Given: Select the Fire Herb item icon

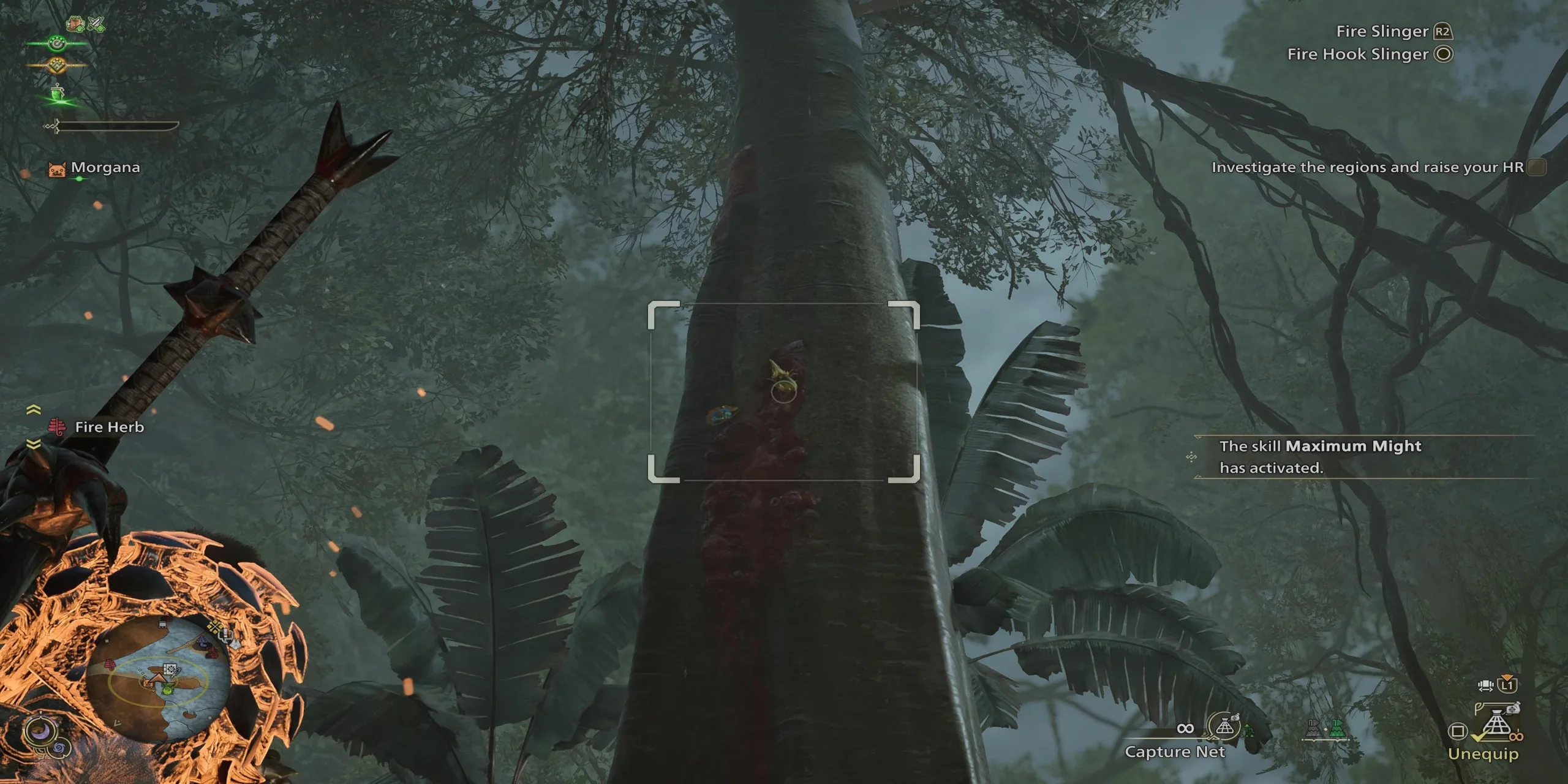Looking at the screenshot, I should (x=58, y=428).
